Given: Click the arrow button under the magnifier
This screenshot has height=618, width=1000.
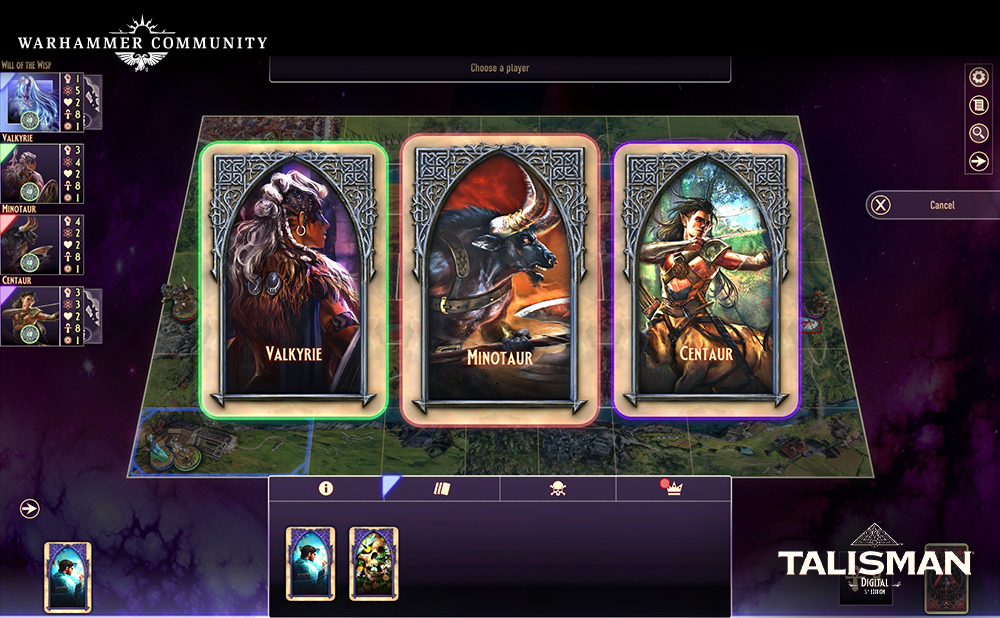Looking at the screenshot, I should (979, 161).
